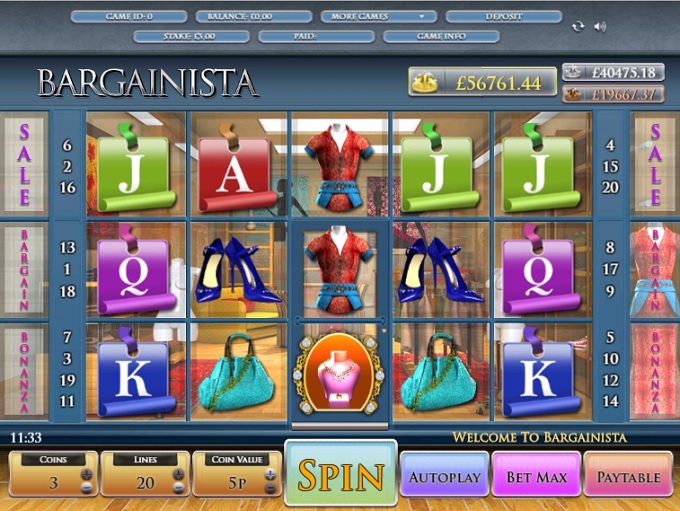Open the Paytable
680x511 pixels.
pyautogui.click(x=628, y=477)
